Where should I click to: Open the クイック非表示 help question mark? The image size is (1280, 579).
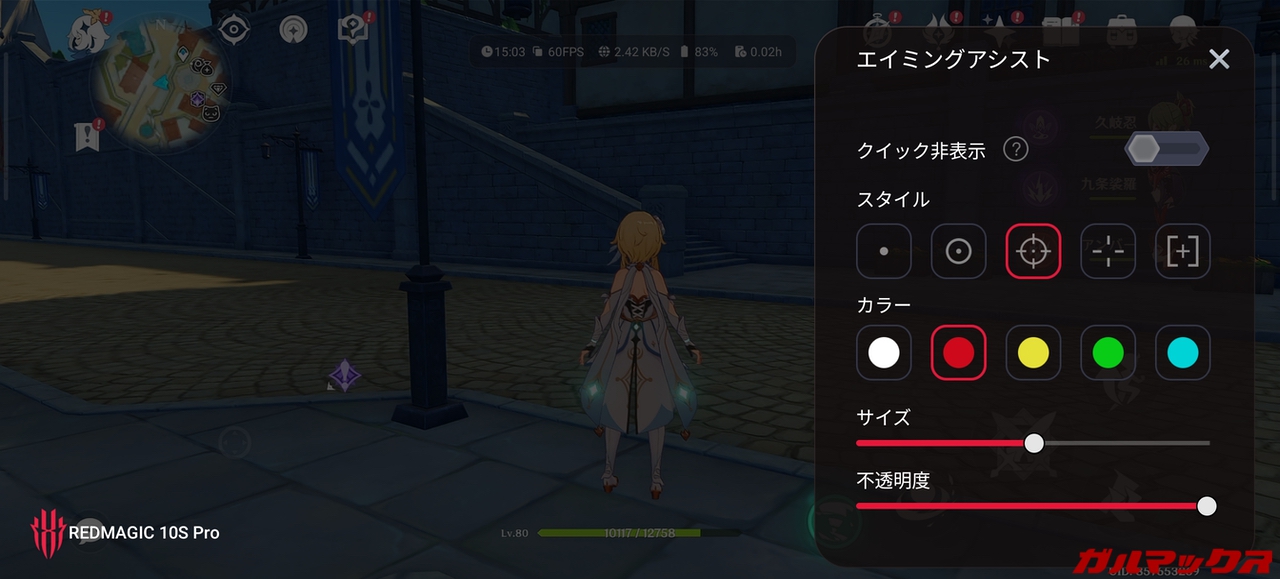click(x=1015, y=150)
